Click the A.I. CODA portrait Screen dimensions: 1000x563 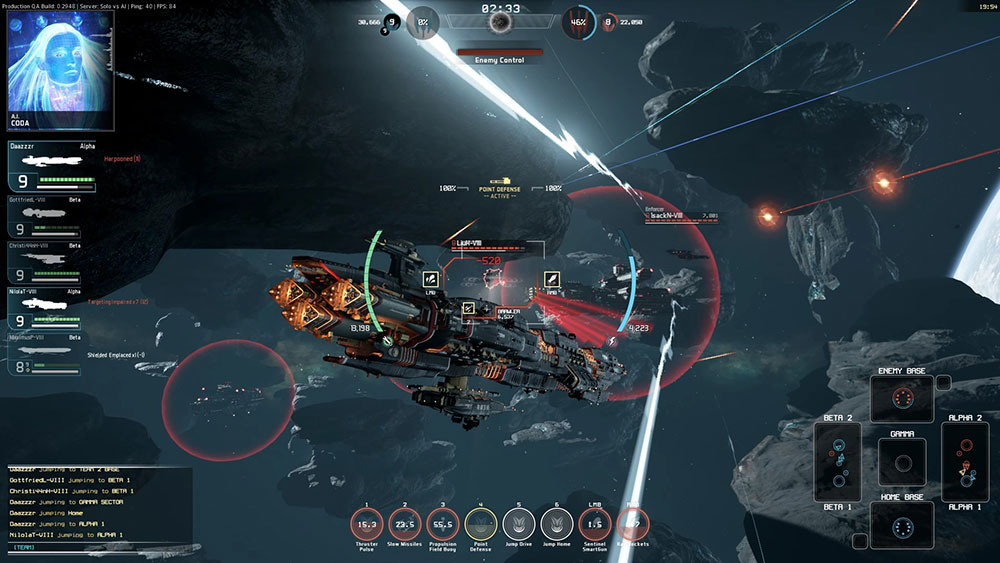click(56, 66)
